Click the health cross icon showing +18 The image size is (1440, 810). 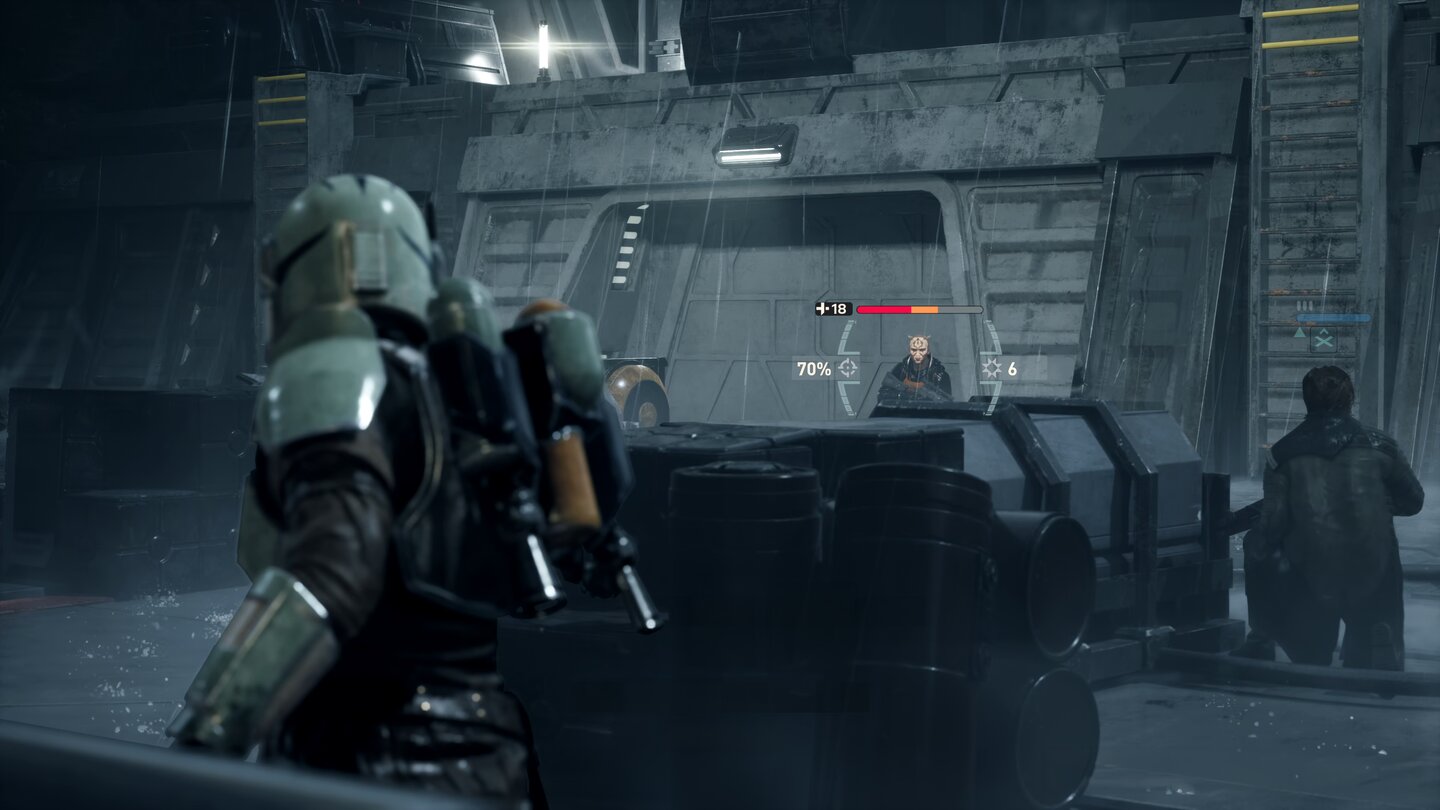tap(821, 308)
